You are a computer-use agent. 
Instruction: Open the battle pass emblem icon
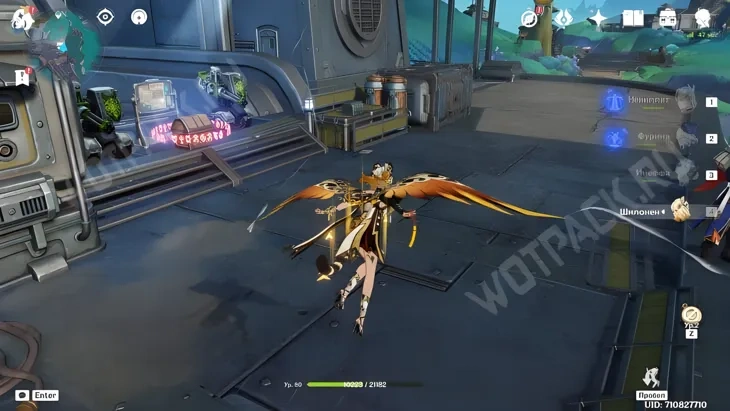[563, 18]
